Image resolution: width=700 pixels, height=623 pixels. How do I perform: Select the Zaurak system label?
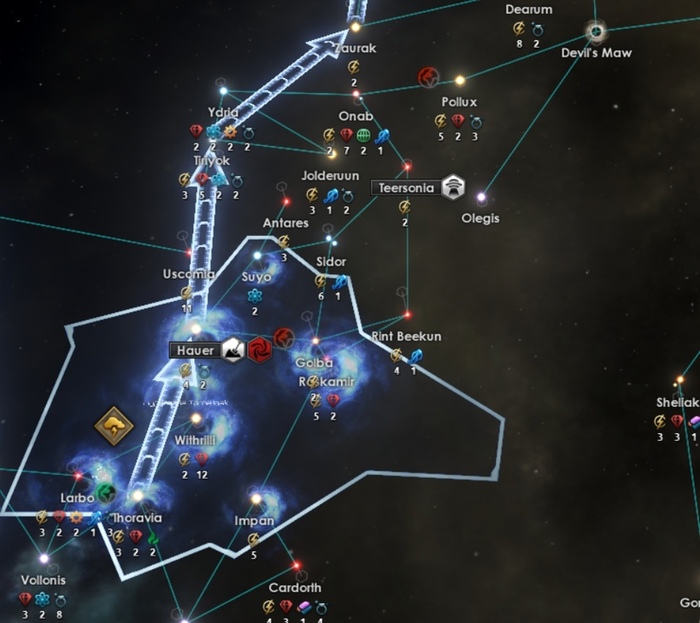[x=354, y=47]
